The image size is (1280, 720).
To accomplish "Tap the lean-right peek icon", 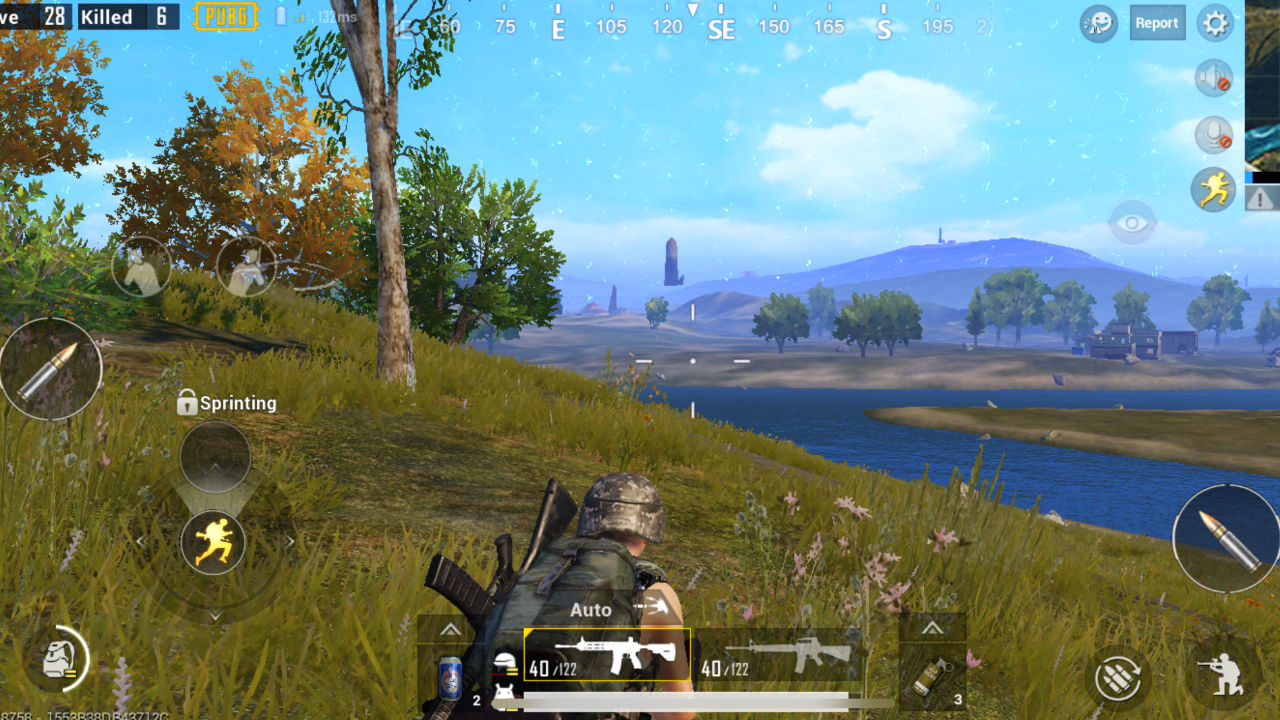I will pyautogui.click(x=246, y=267).
